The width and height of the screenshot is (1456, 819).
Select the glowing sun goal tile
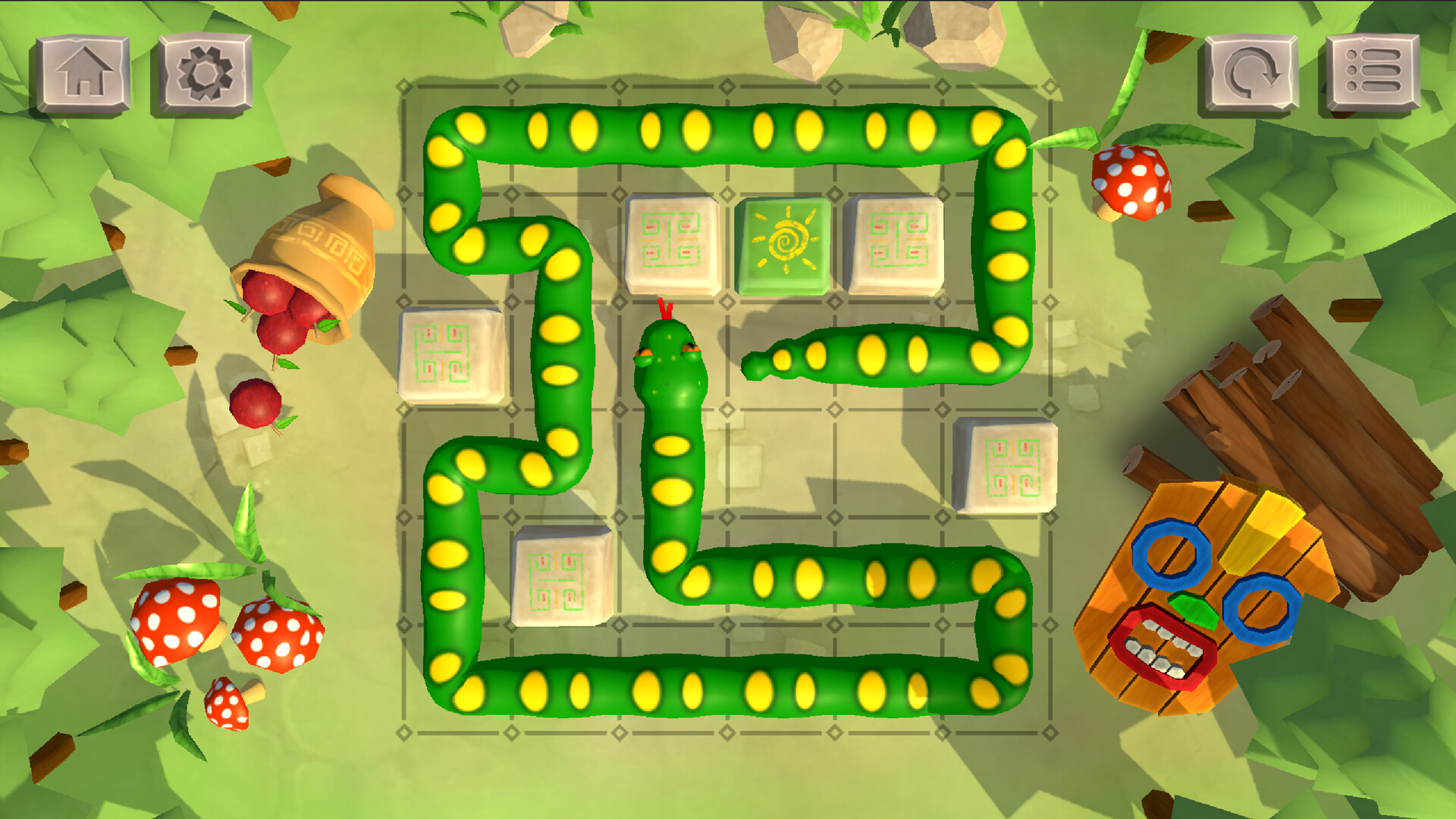786,243
